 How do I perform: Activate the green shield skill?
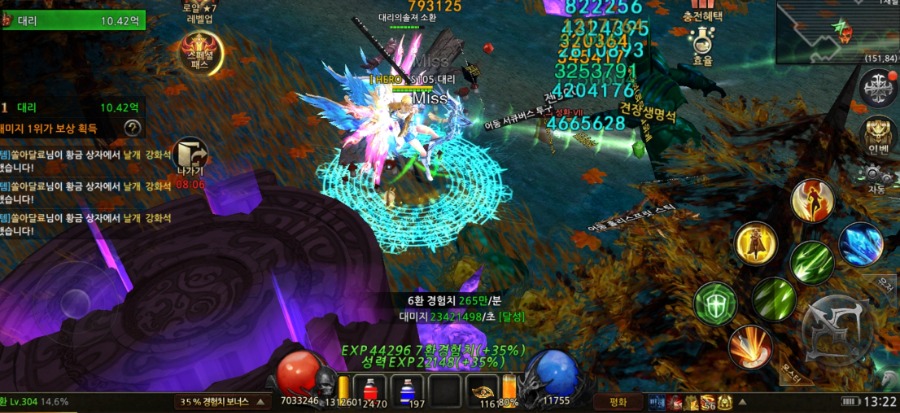[x=715, y=302]
